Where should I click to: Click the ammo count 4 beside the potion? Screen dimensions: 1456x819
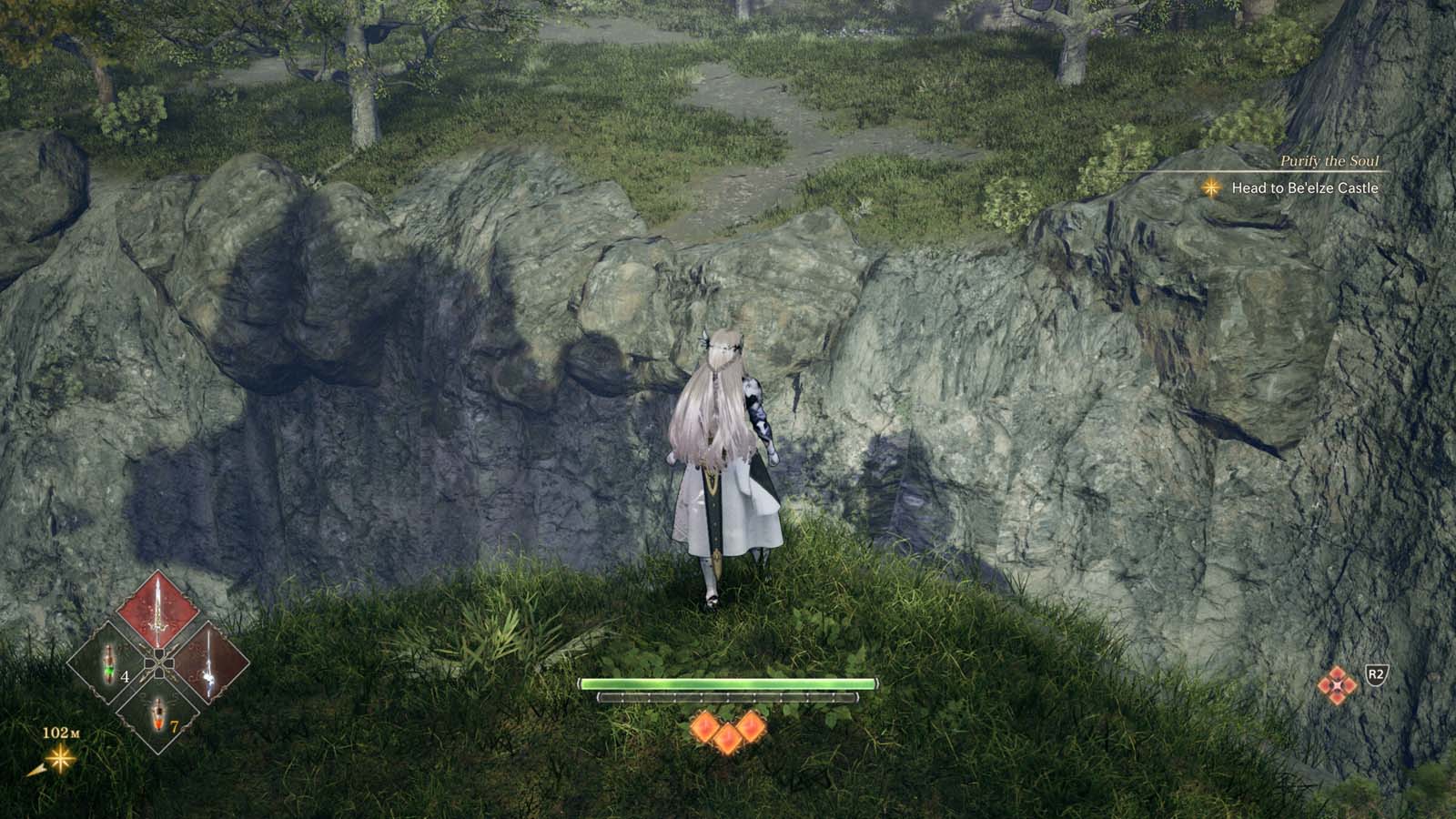(x=124, y=676)
